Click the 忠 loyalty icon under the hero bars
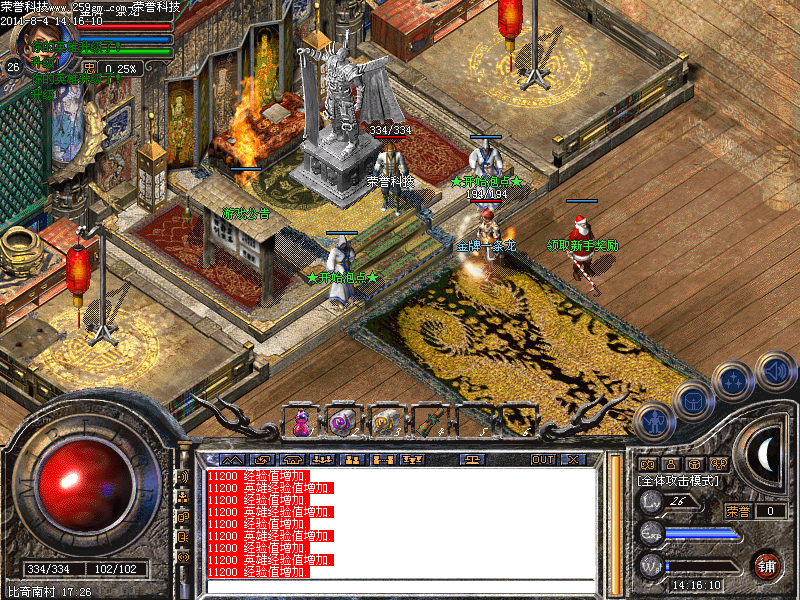Viewport: 800px width, 600px height. (x=90, y=68)
